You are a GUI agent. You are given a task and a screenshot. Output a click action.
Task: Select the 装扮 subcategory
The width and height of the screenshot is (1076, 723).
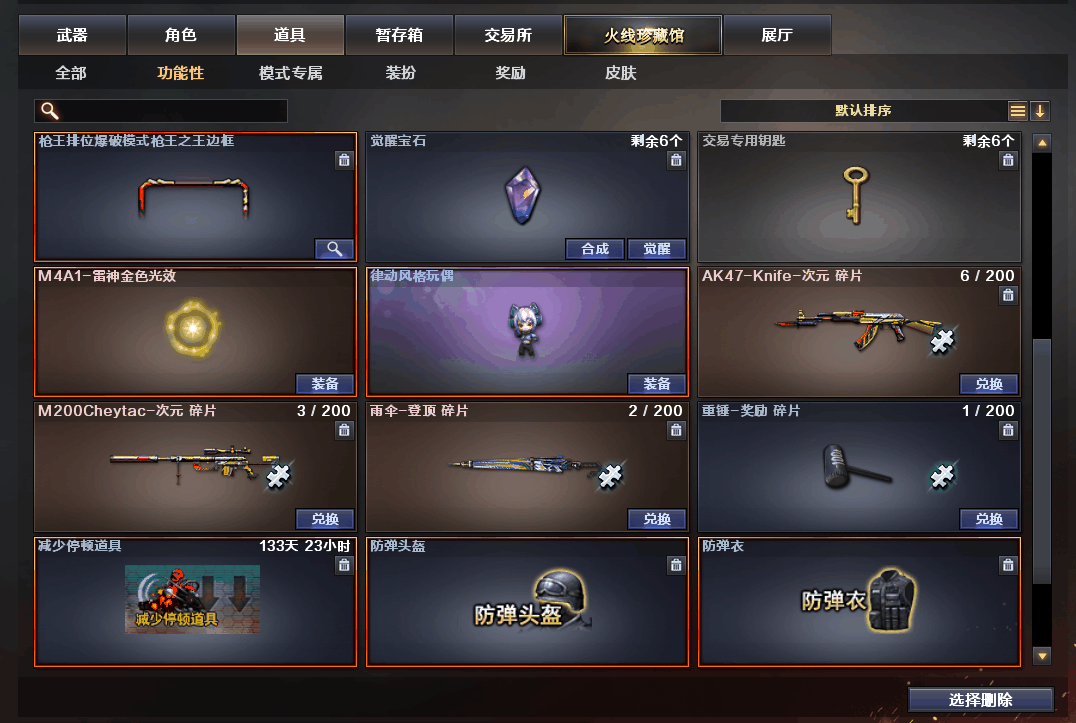coord(400,73)
